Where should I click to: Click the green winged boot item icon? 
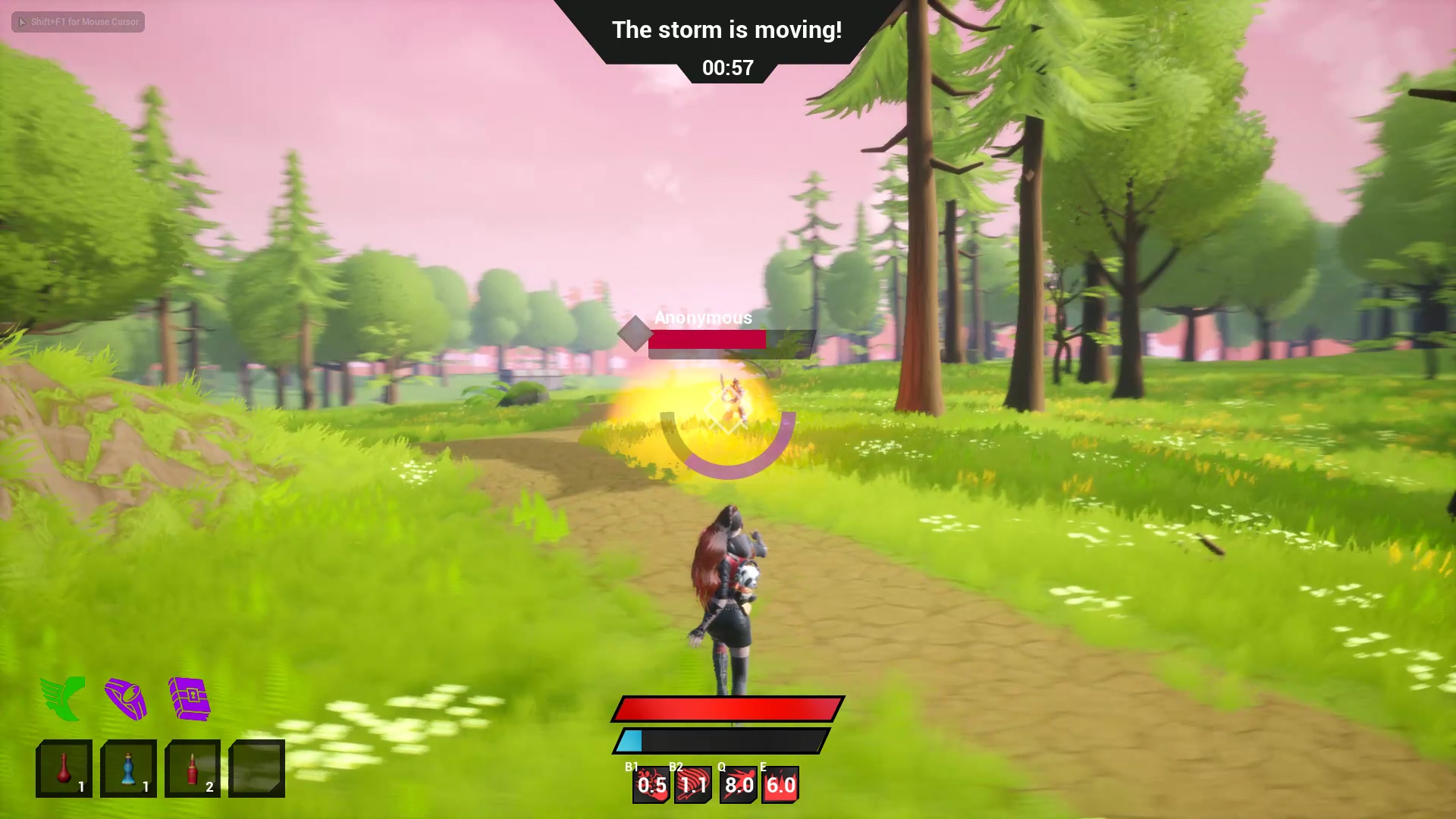click(63, 698)
